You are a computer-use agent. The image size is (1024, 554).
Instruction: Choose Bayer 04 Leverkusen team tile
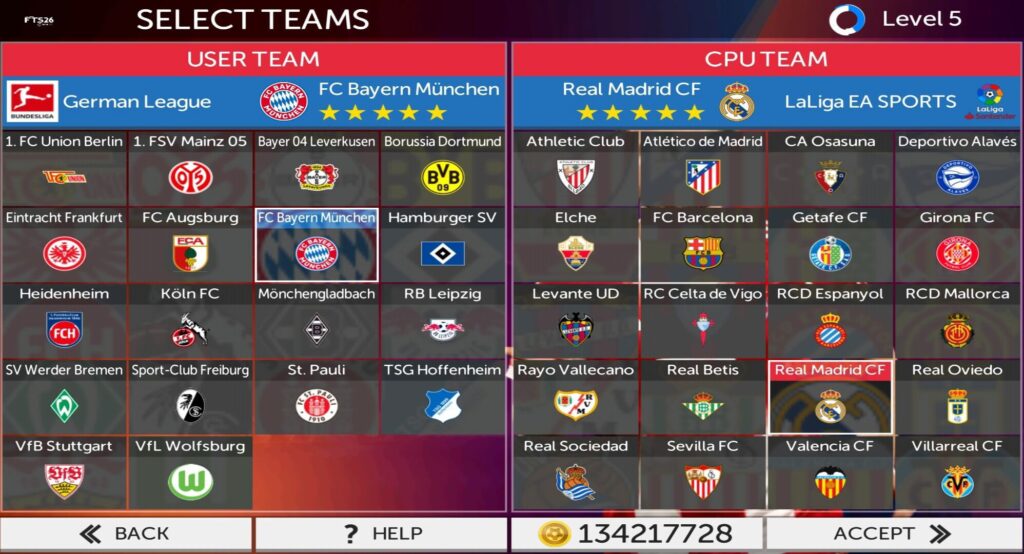[x=316, y=168]
